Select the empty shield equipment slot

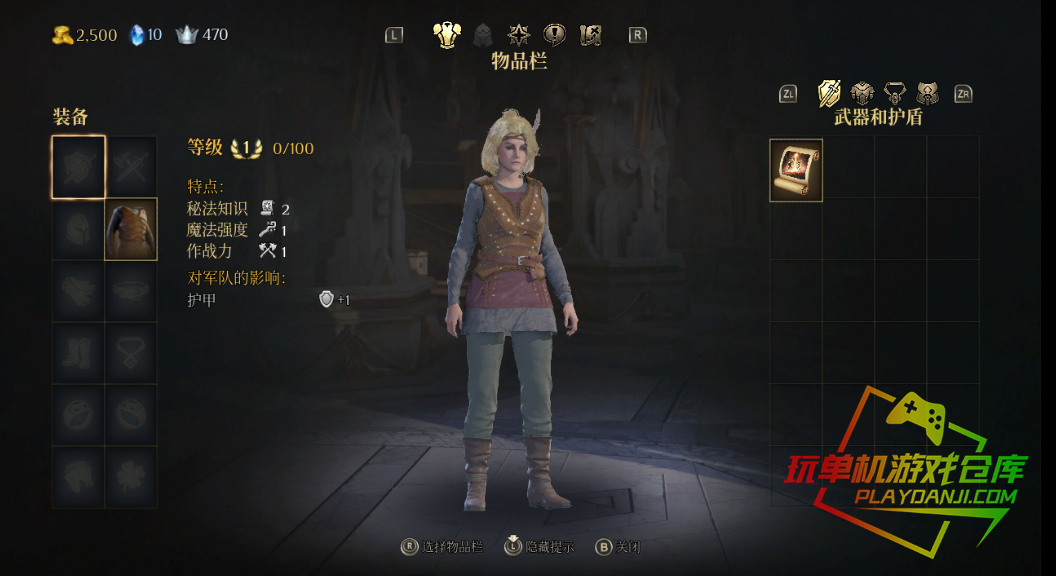pos(79,167)
